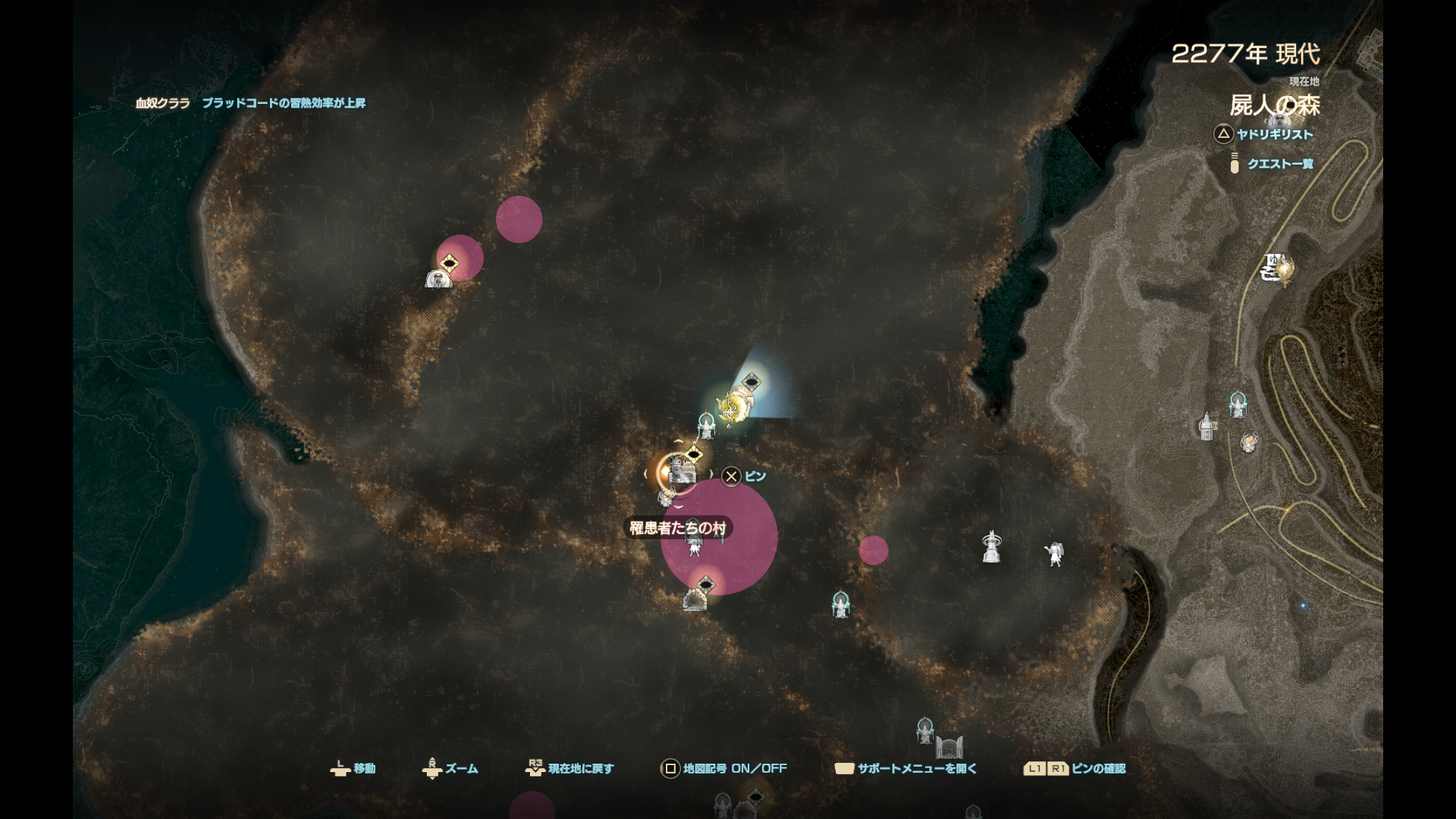This screenshot has height=819, width=1456.
Task: Select the cave entrance marker below the village
Action: point(695,601)
